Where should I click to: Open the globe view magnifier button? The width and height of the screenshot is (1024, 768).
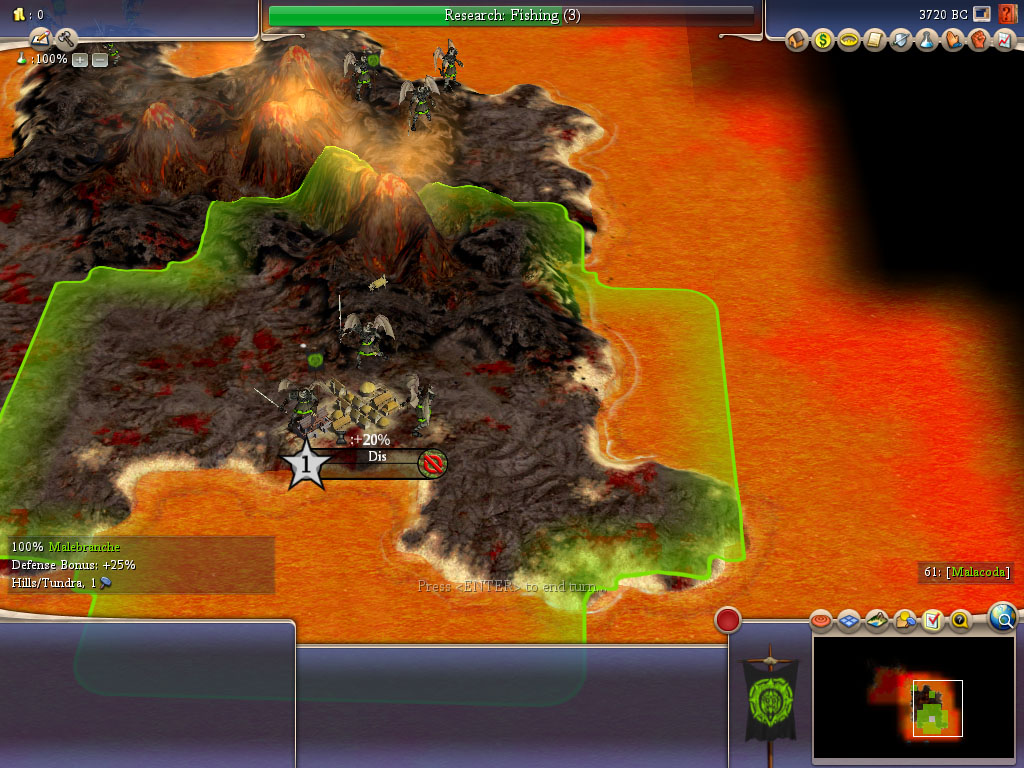(x=1002, y=617)
